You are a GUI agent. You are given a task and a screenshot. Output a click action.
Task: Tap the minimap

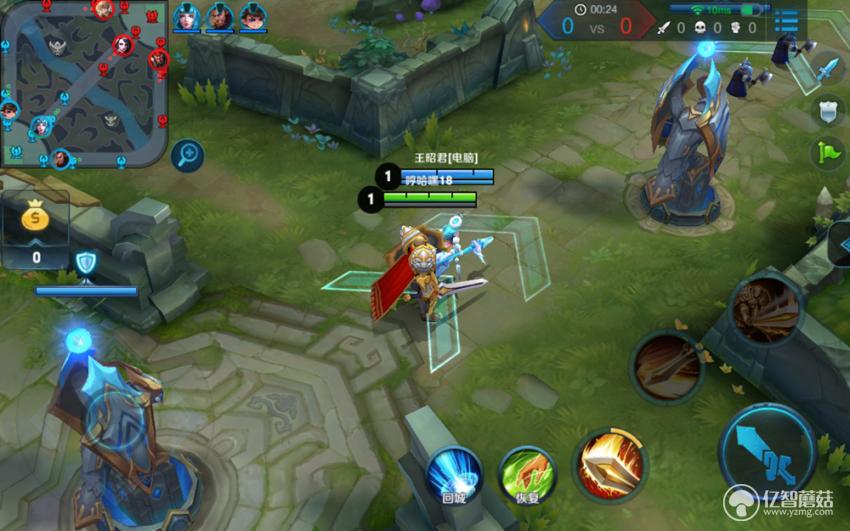[84, 83]
